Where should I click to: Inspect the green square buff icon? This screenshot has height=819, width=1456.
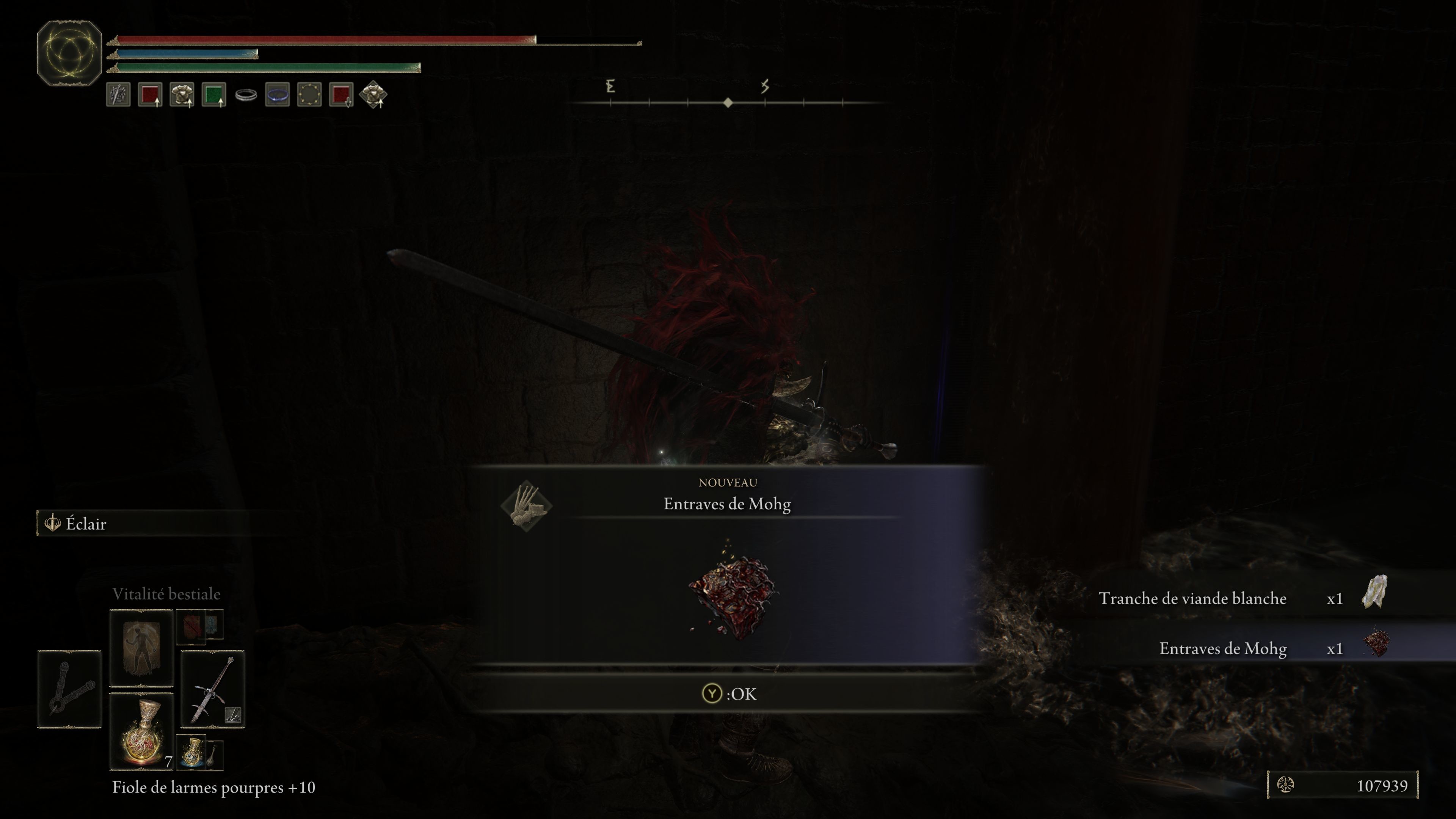point(213,94)
